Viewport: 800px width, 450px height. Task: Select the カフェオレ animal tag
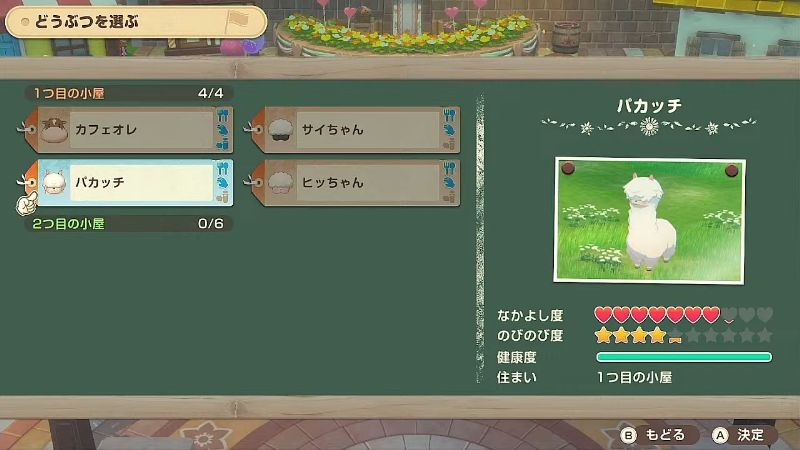click(130, 130)
